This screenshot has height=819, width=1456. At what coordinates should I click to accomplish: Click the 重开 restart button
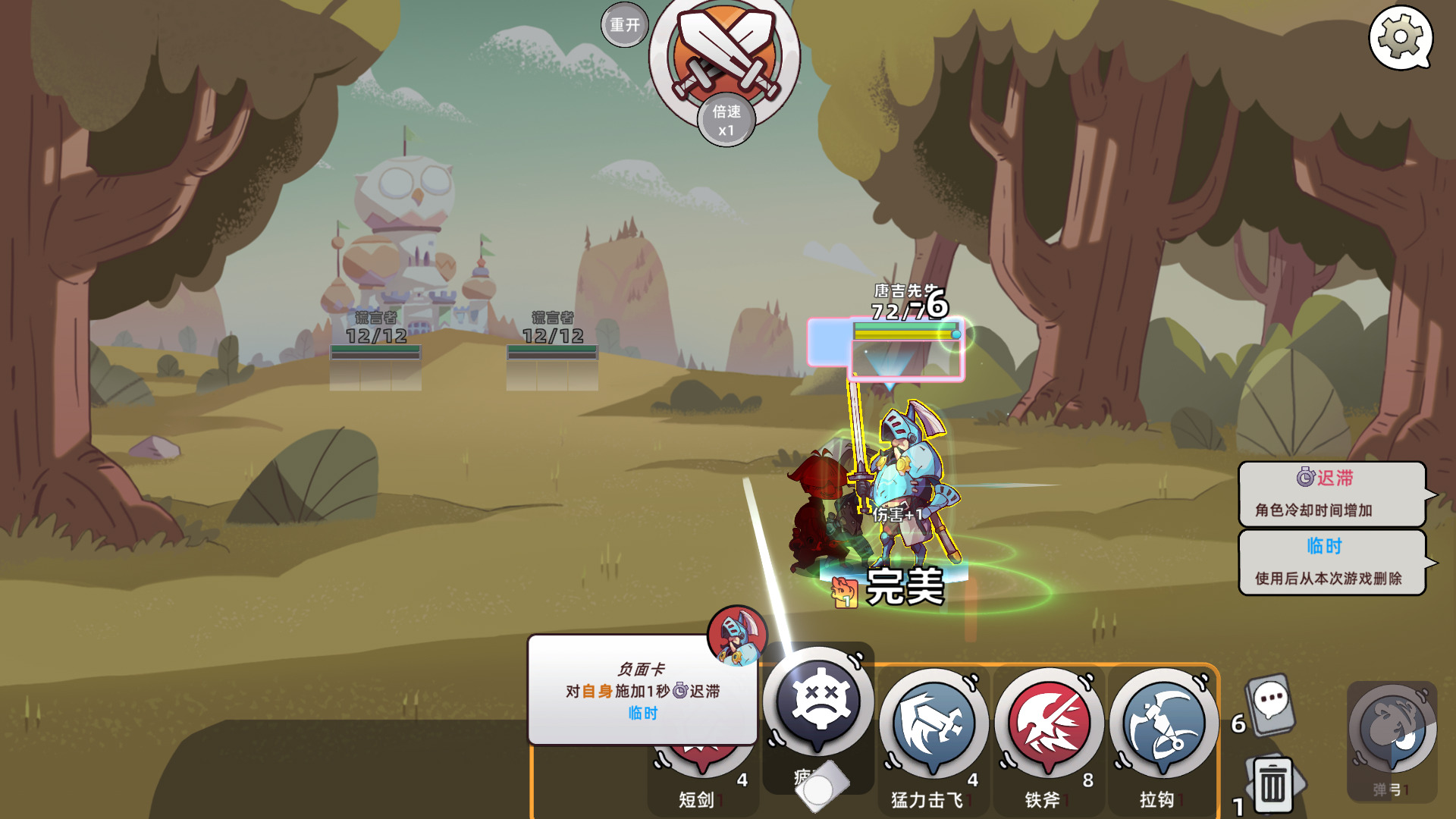coord(625,25)
